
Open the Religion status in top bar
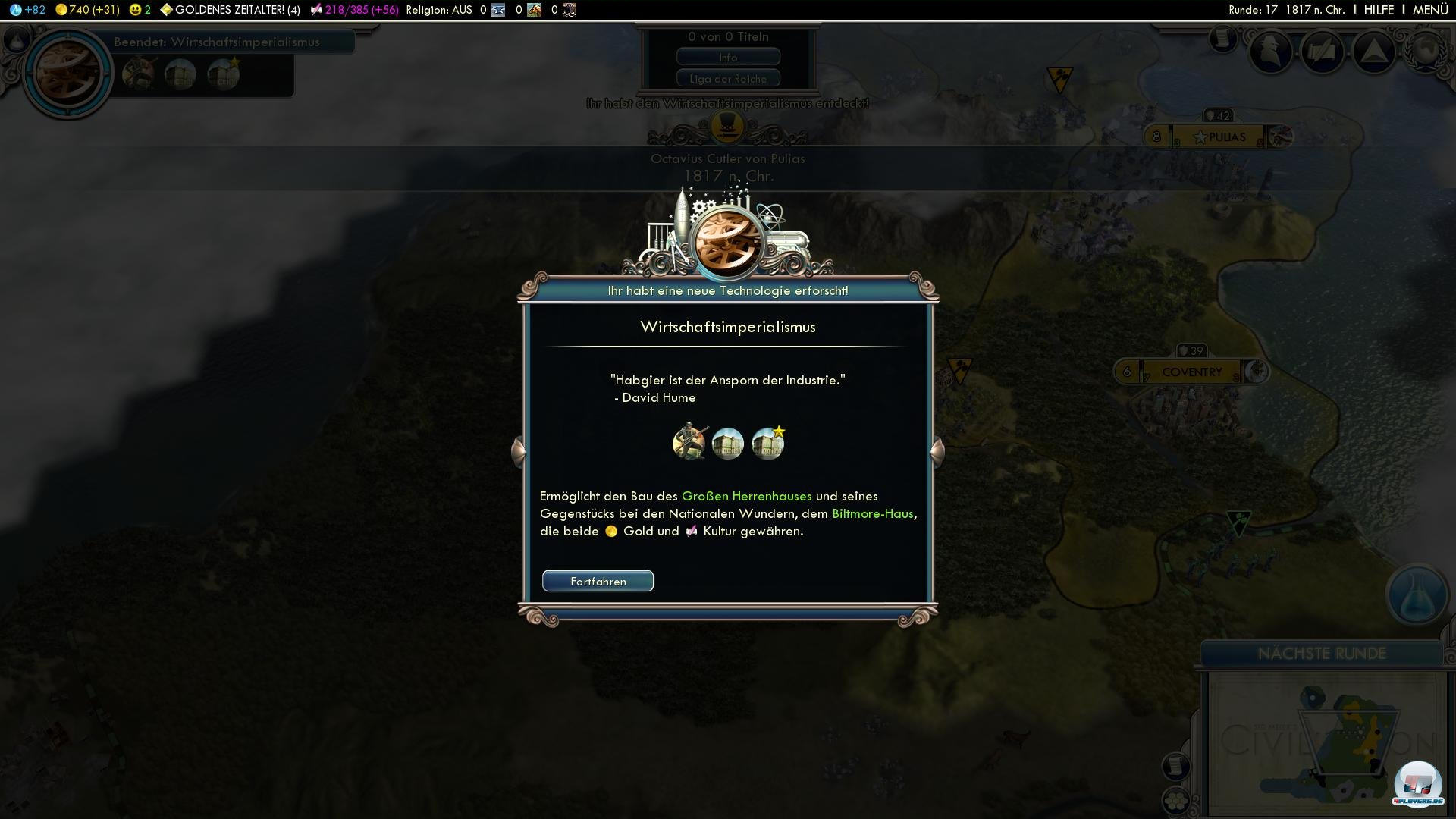(439, 10)
